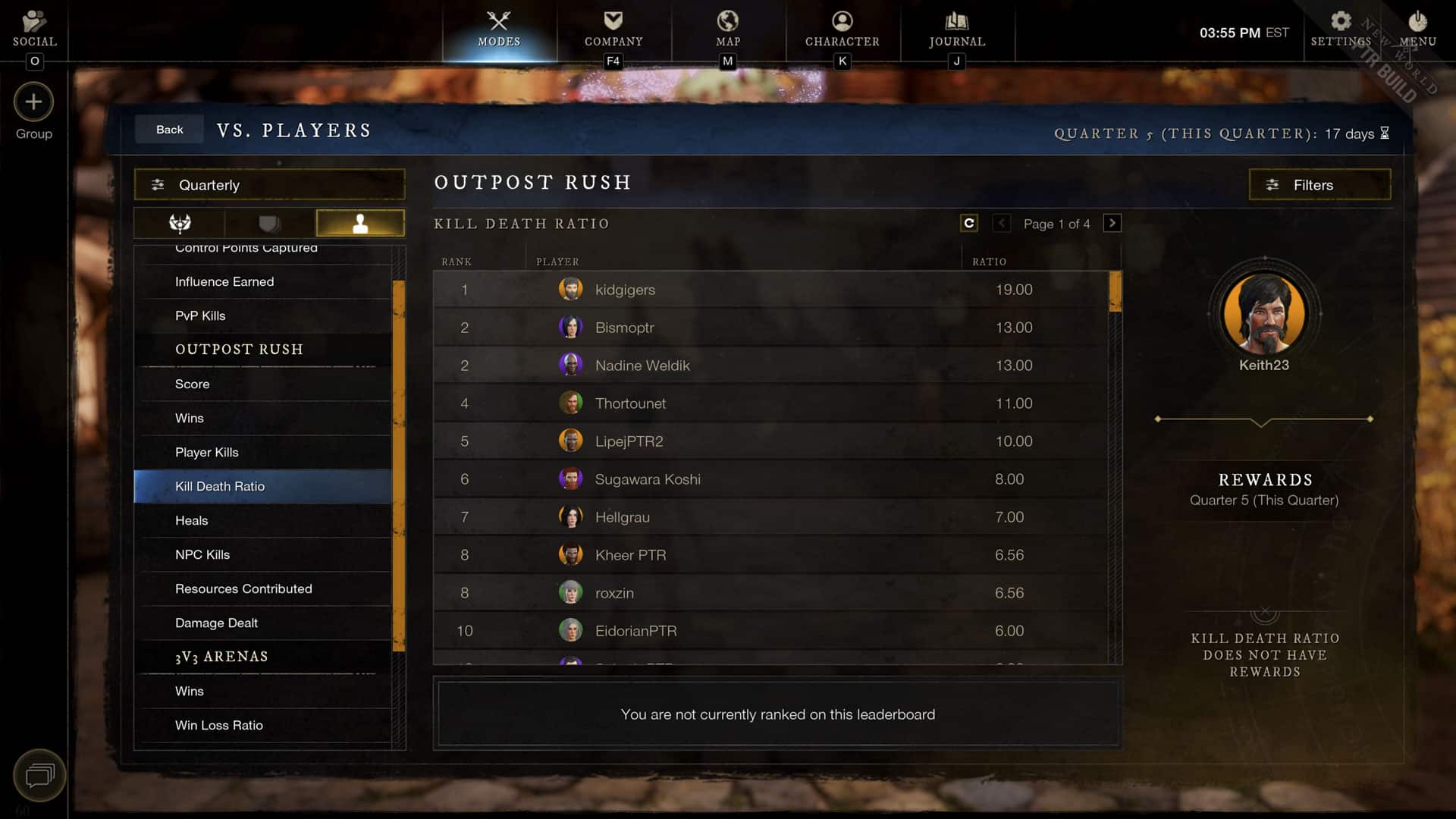Go to the next leaderboard page
This screenshot has width=1456, height=819.
click(1112, 223)
